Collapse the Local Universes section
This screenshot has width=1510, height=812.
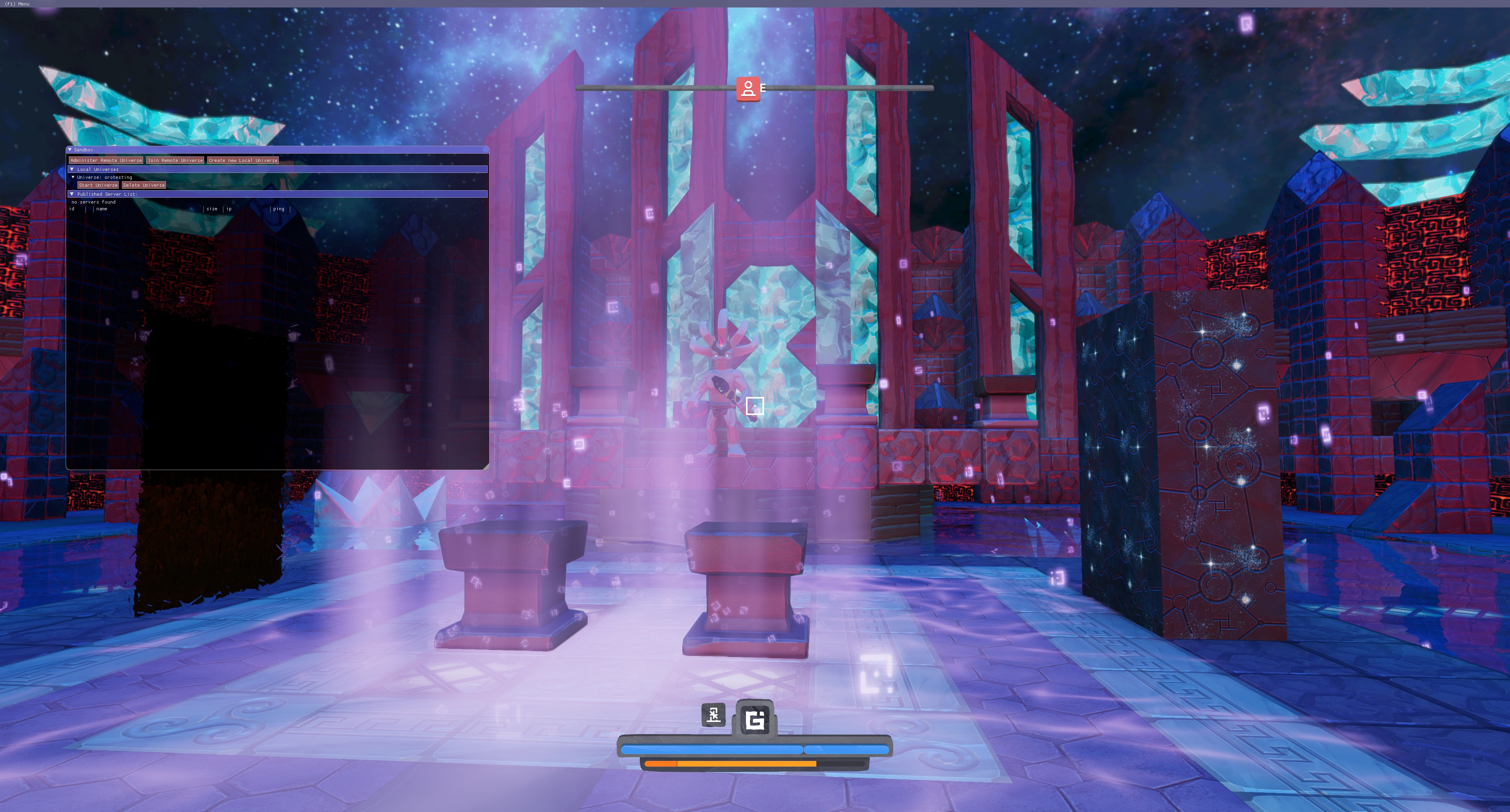[x=72, y=169]
